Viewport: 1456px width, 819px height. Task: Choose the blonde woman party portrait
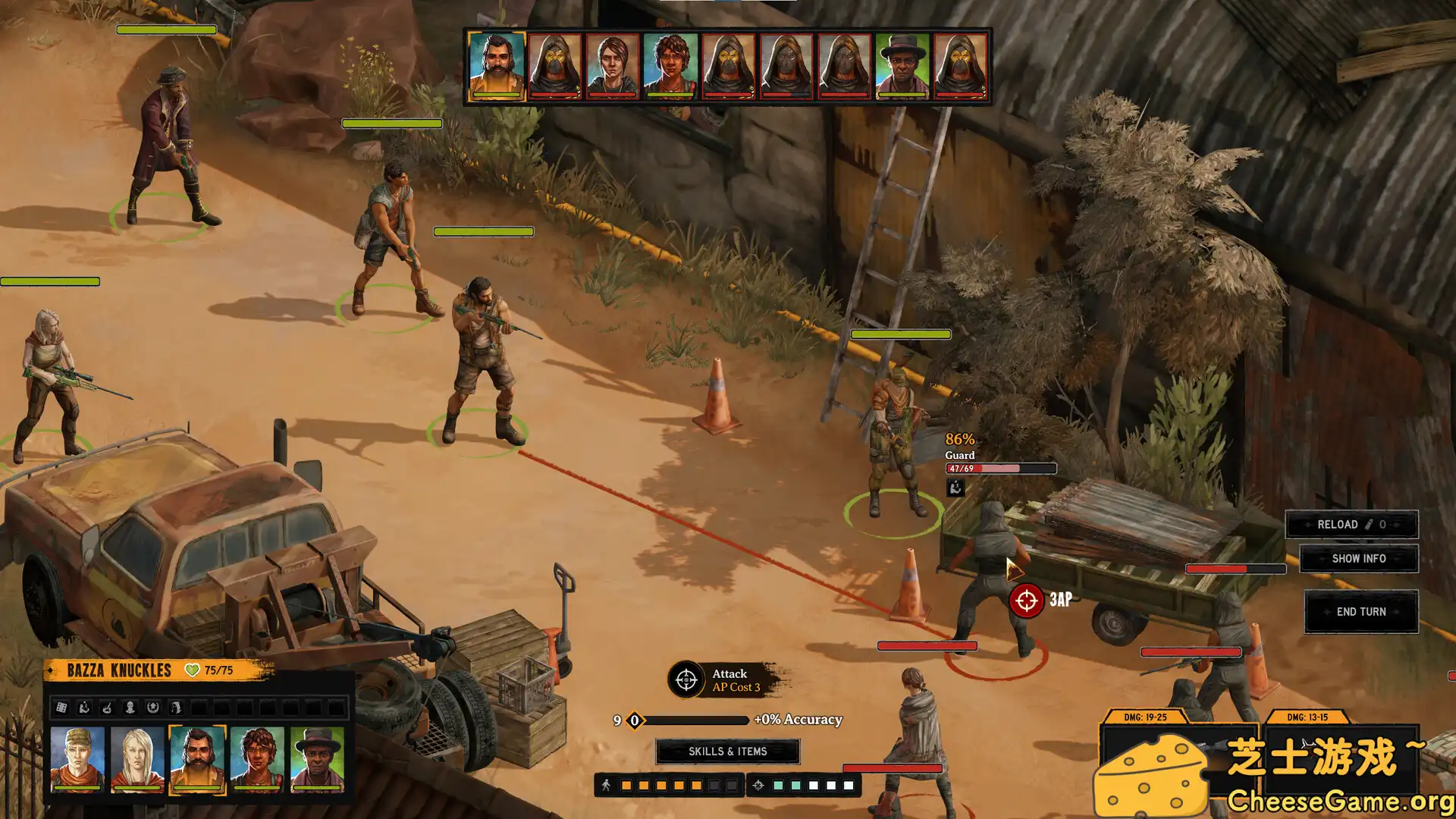pos(137,759)
